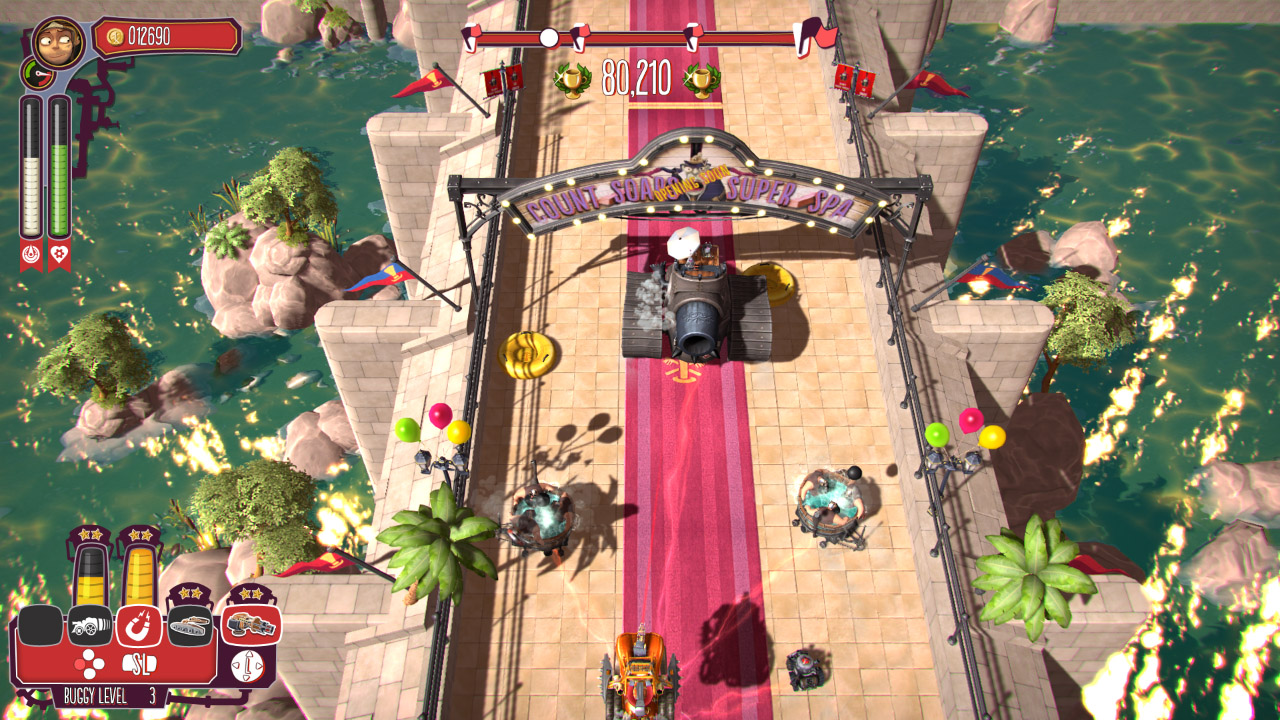Image resolution: width=1280 pixels, height=720 pixels.
Task: Click the player portrait avatar
Action: pos(58,41)
